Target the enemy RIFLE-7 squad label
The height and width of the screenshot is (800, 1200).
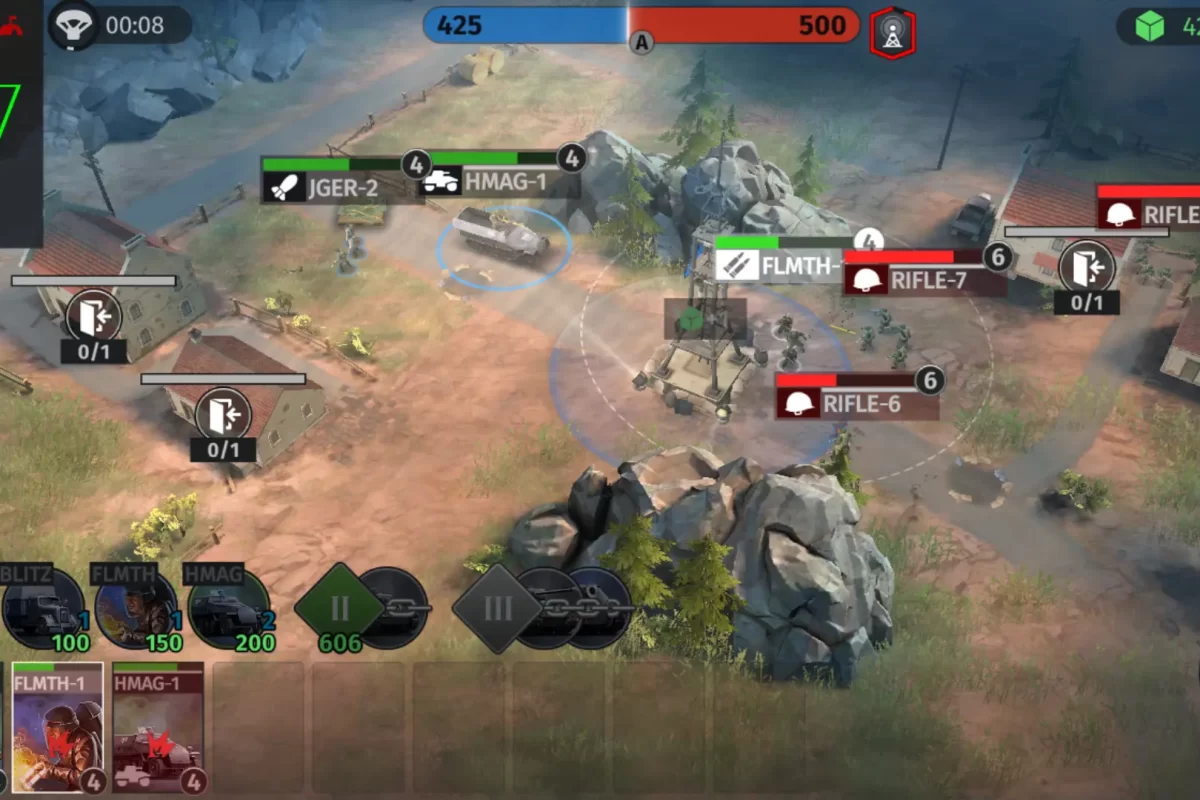924,280
